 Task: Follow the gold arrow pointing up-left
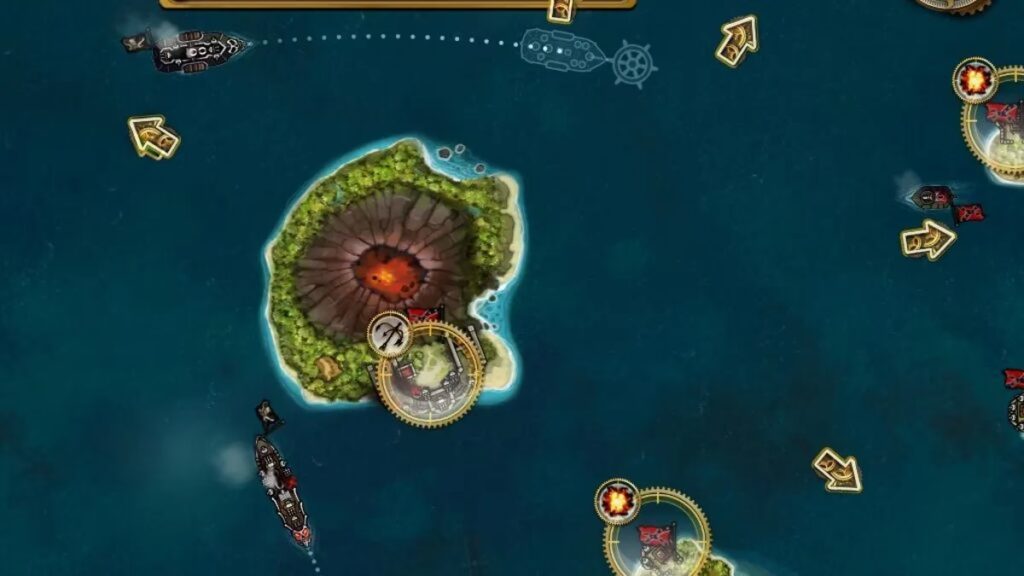(153, 137)
